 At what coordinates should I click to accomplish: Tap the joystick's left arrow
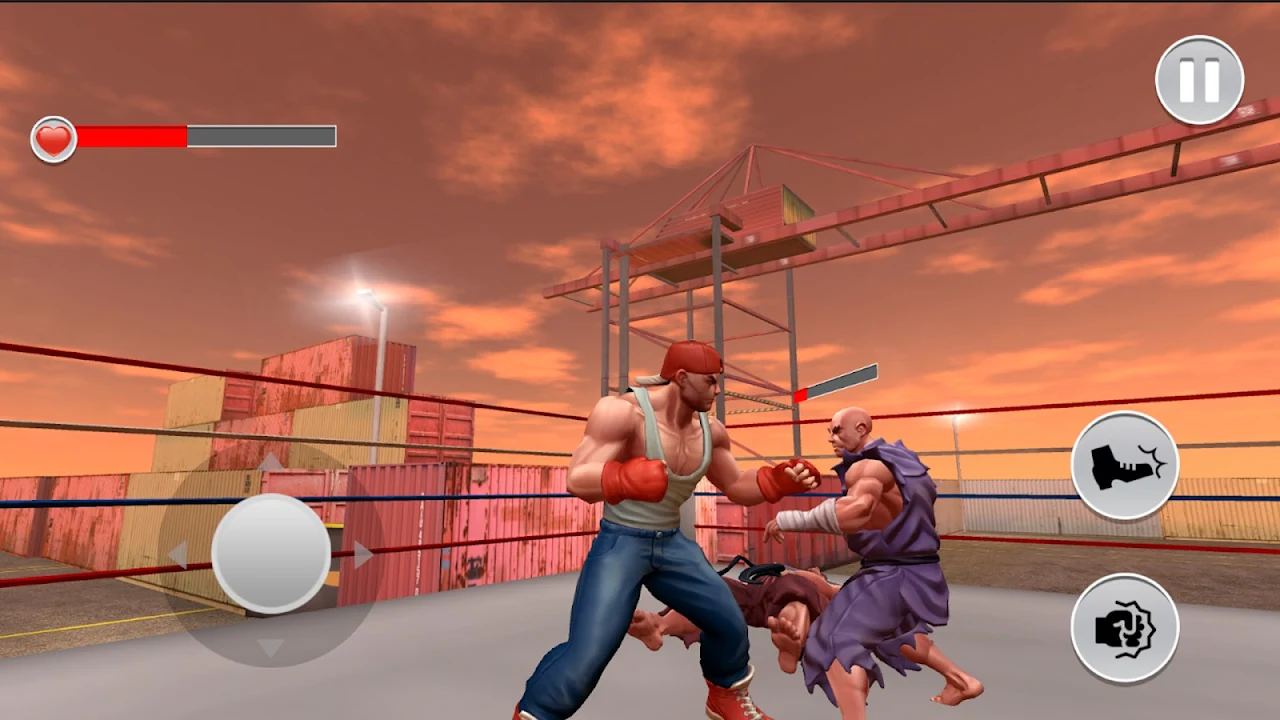click(178, 555)
